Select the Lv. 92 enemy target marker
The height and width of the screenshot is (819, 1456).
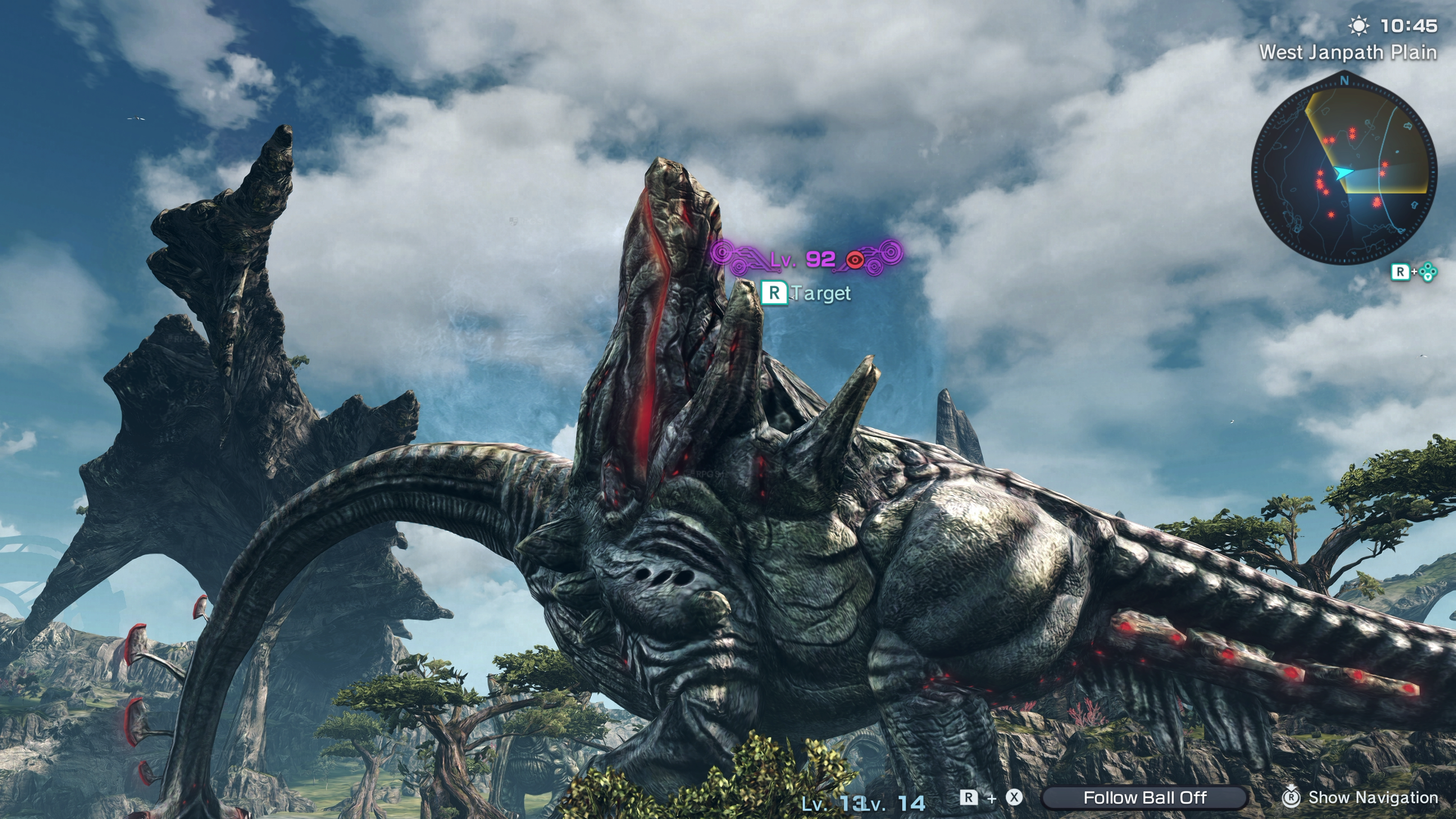click(806, 259)
